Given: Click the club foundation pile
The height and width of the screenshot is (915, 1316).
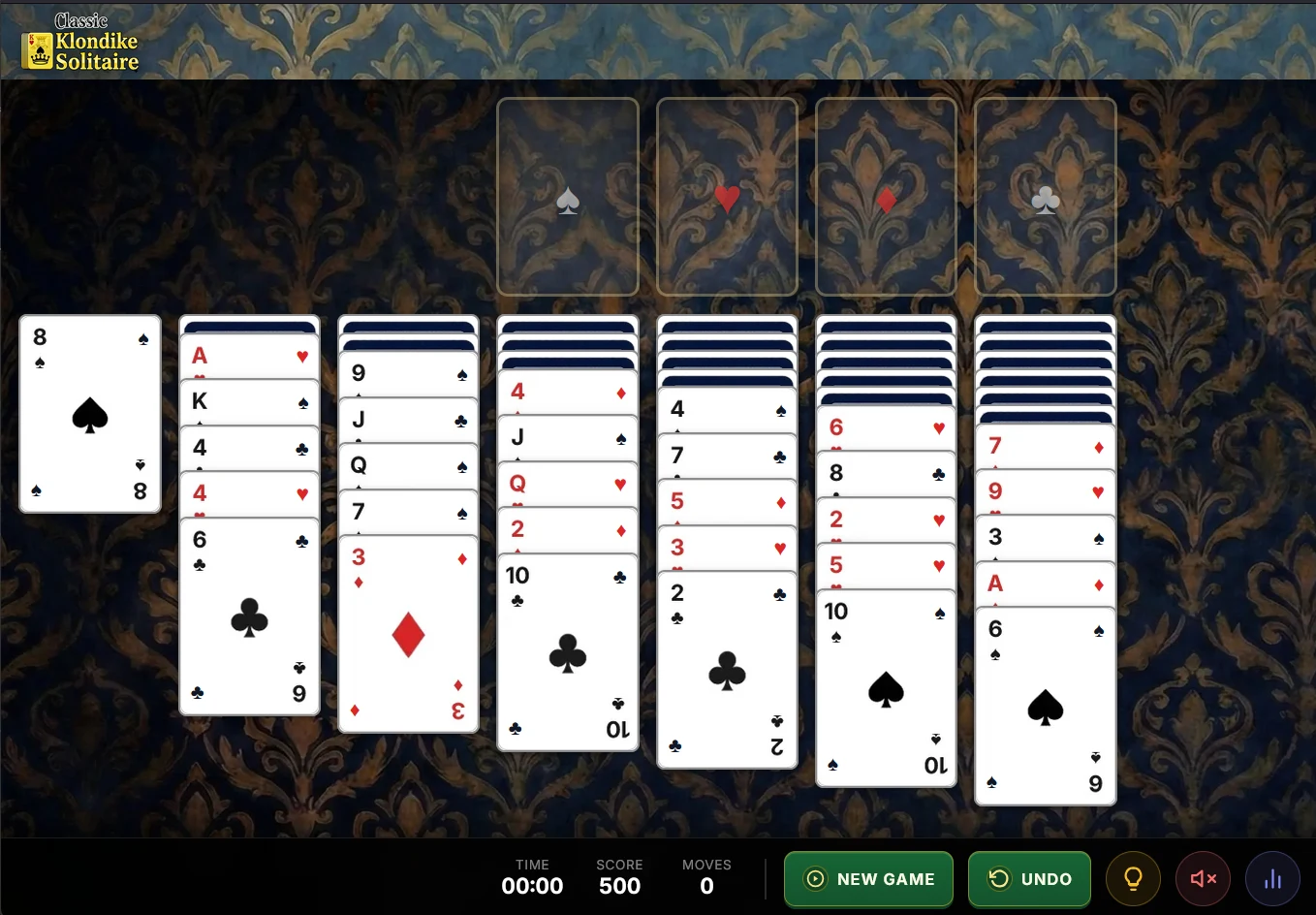Looking at the screenshot, I should 1045,197.
